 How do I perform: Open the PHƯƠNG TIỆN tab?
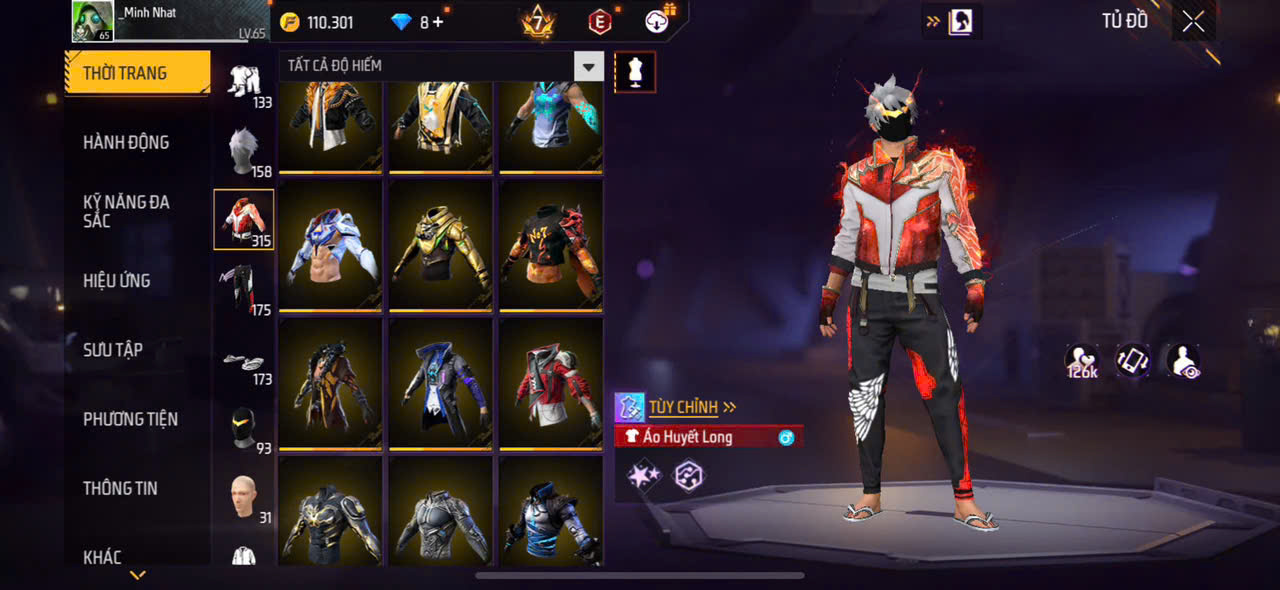coord(130,419)
